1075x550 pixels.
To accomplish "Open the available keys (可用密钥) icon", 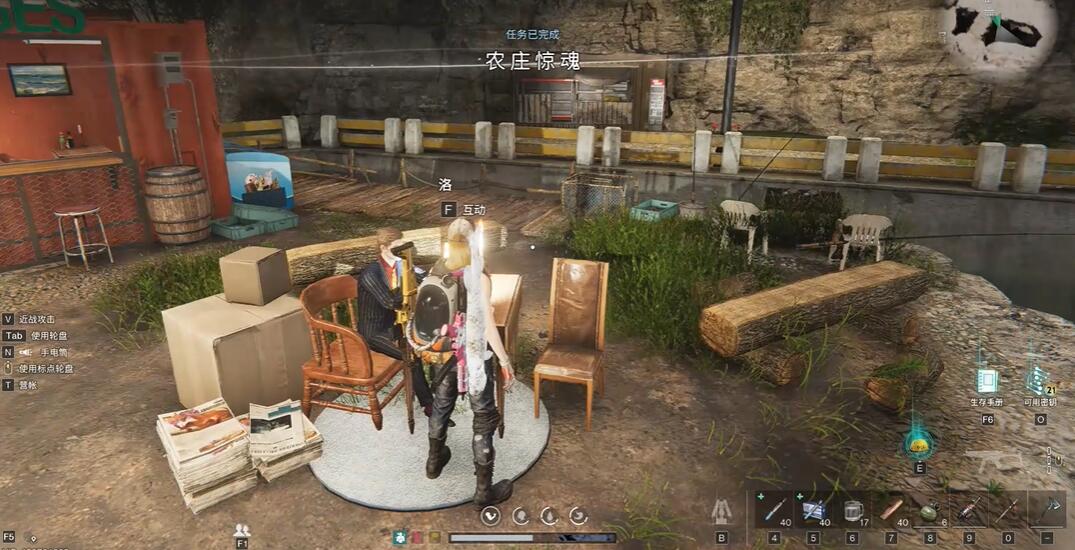I will point(1037,381).
